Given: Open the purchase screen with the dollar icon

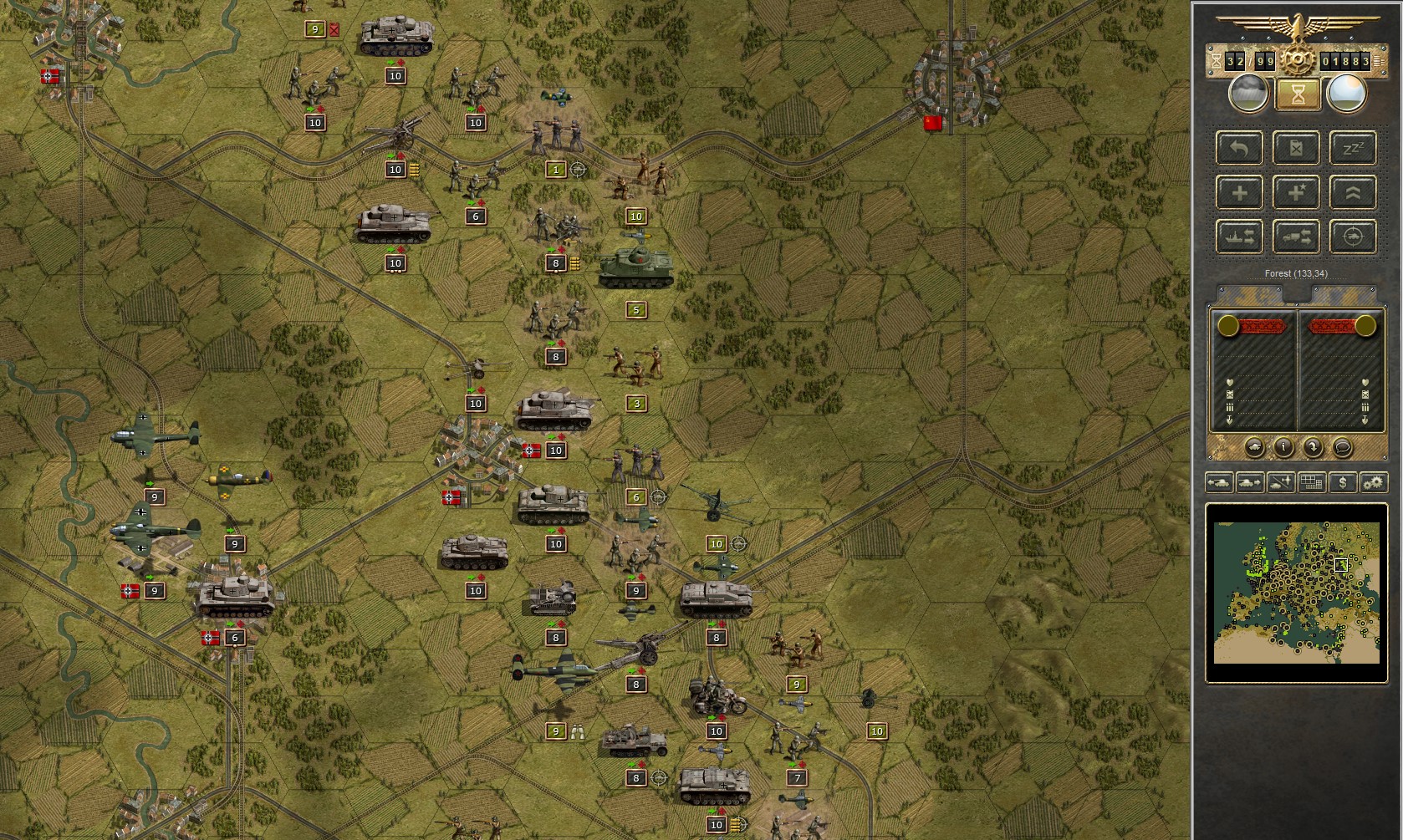Looking at the screenshot, I should click(x=1344, y=482).
